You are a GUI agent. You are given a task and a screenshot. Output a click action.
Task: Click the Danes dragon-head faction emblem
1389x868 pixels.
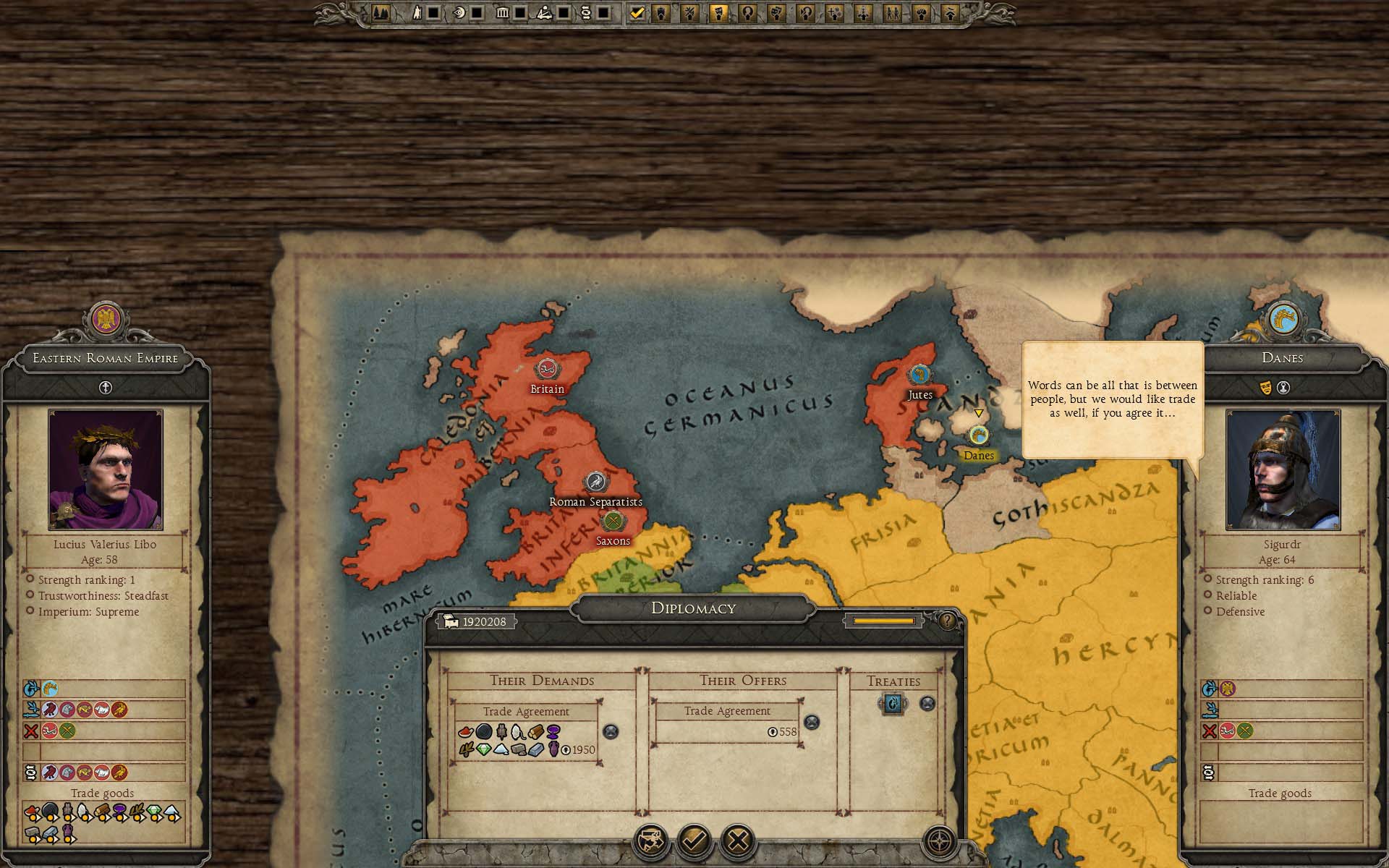point(1282,318)
